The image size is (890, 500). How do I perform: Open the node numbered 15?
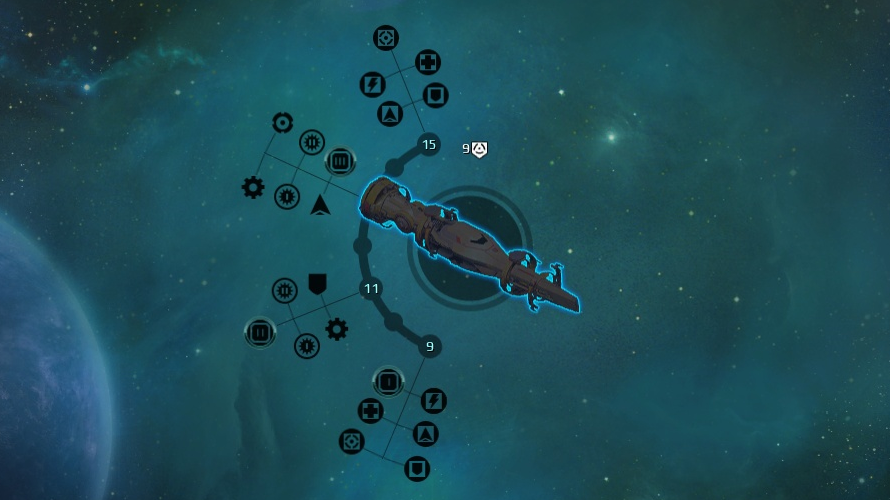click(429, 145)
